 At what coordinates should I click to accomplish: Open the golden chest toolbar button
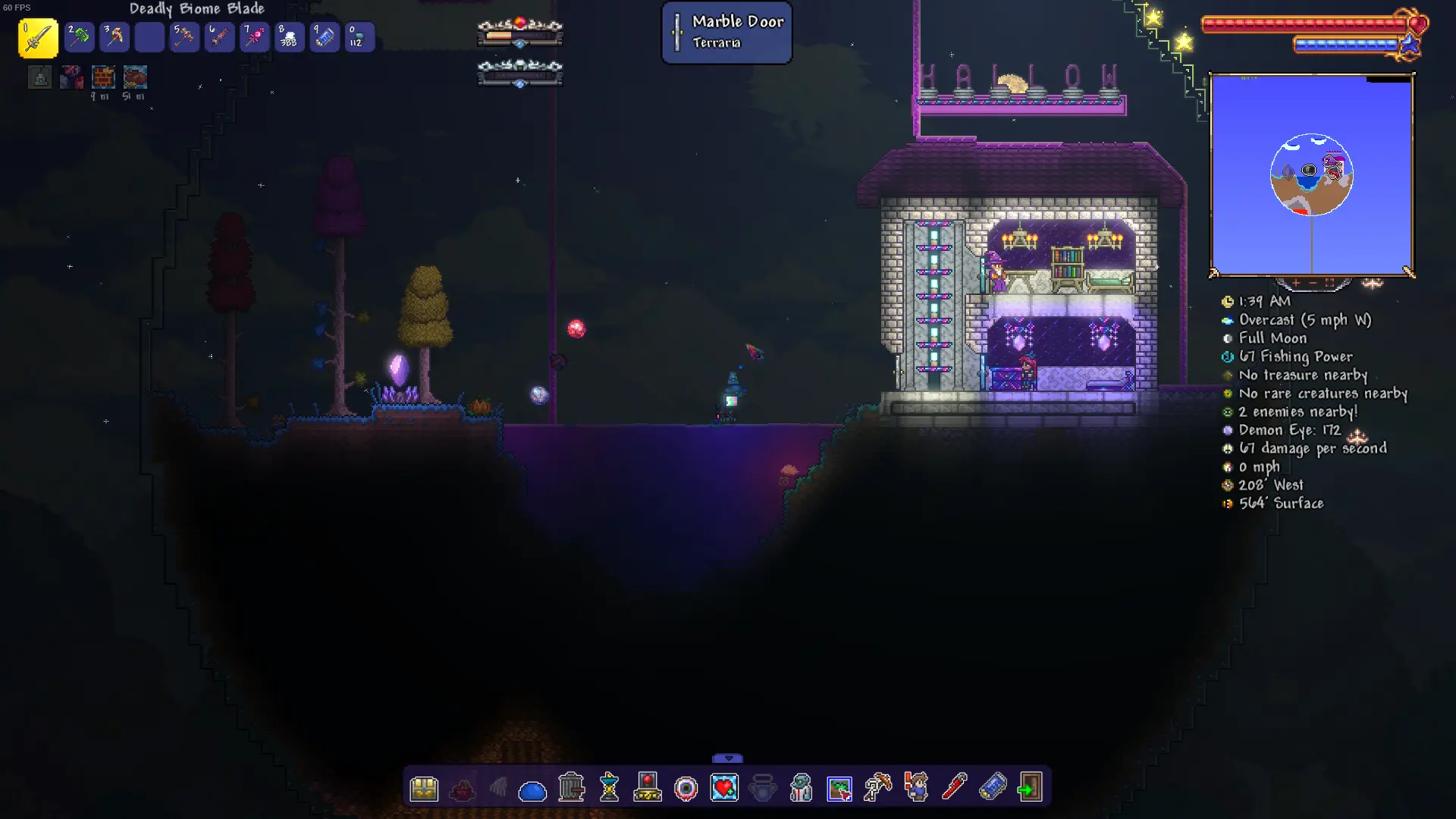pyautogui.click(x=424, y=789)
